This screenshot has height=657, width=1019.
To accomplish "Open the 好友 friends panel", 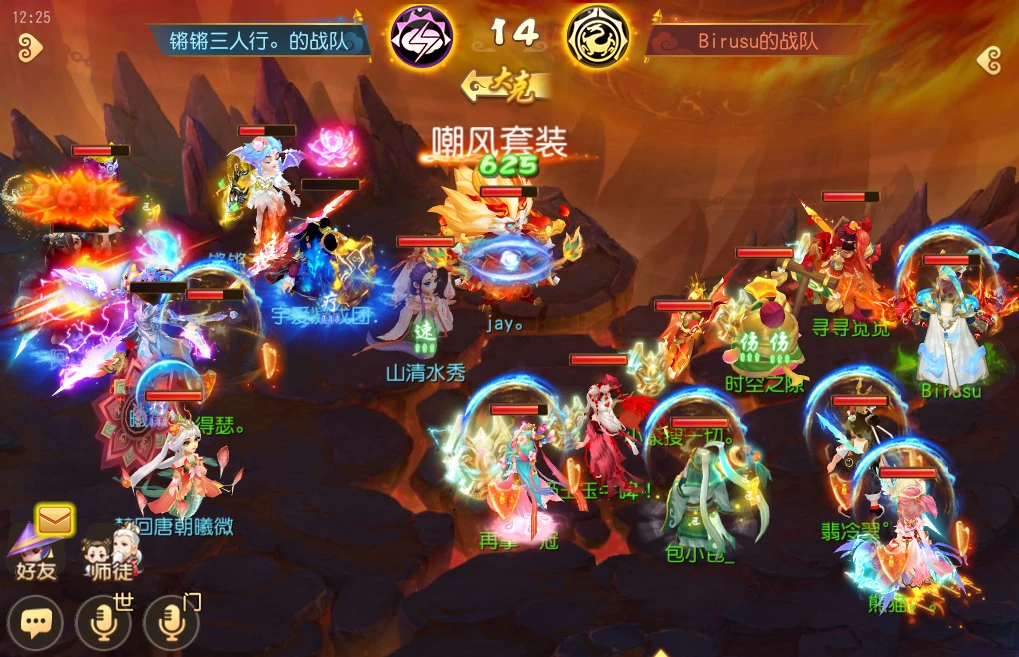I will click(33, 553).
